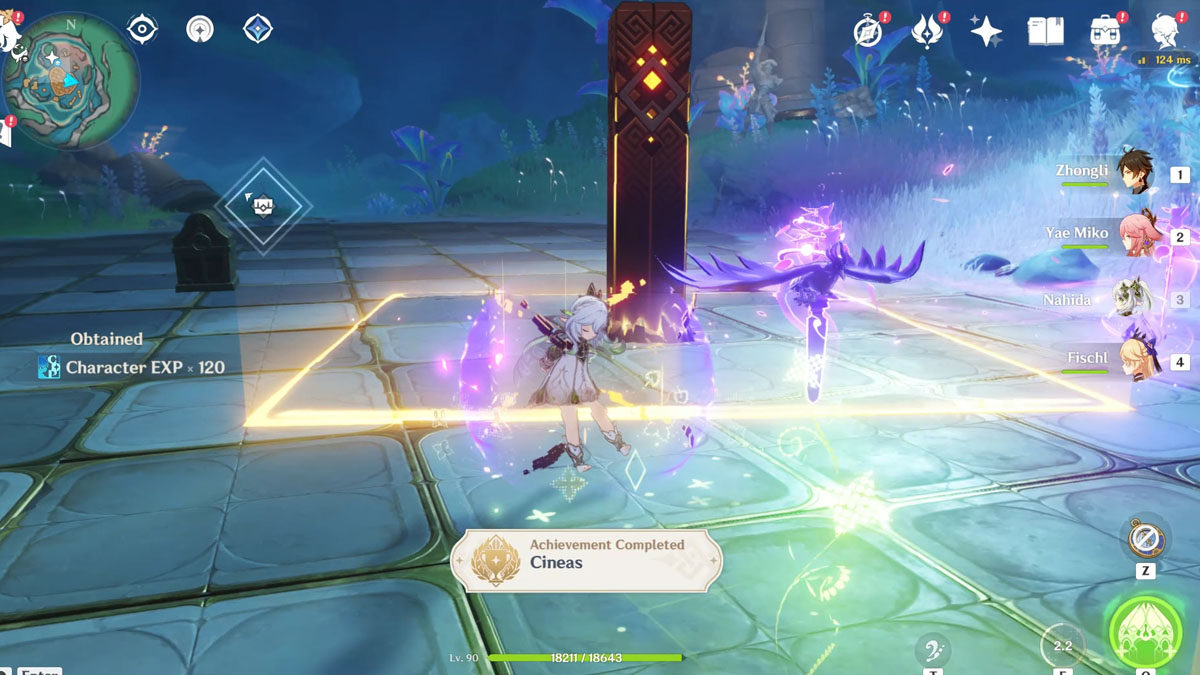Click the eye icon beside the minimap
1200x675 pixels.
click(x=143, y=29)
